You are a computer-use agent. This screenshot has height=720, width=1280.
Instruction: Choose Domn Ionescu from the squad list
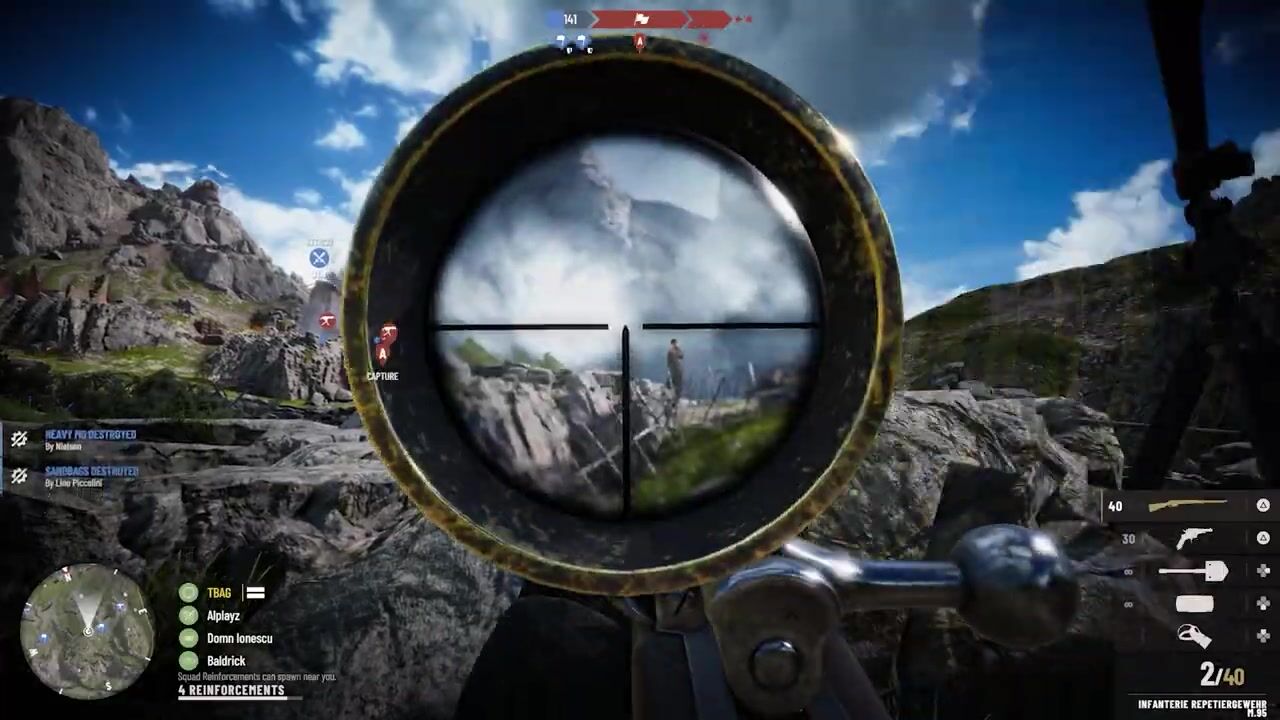coord(239,638)
